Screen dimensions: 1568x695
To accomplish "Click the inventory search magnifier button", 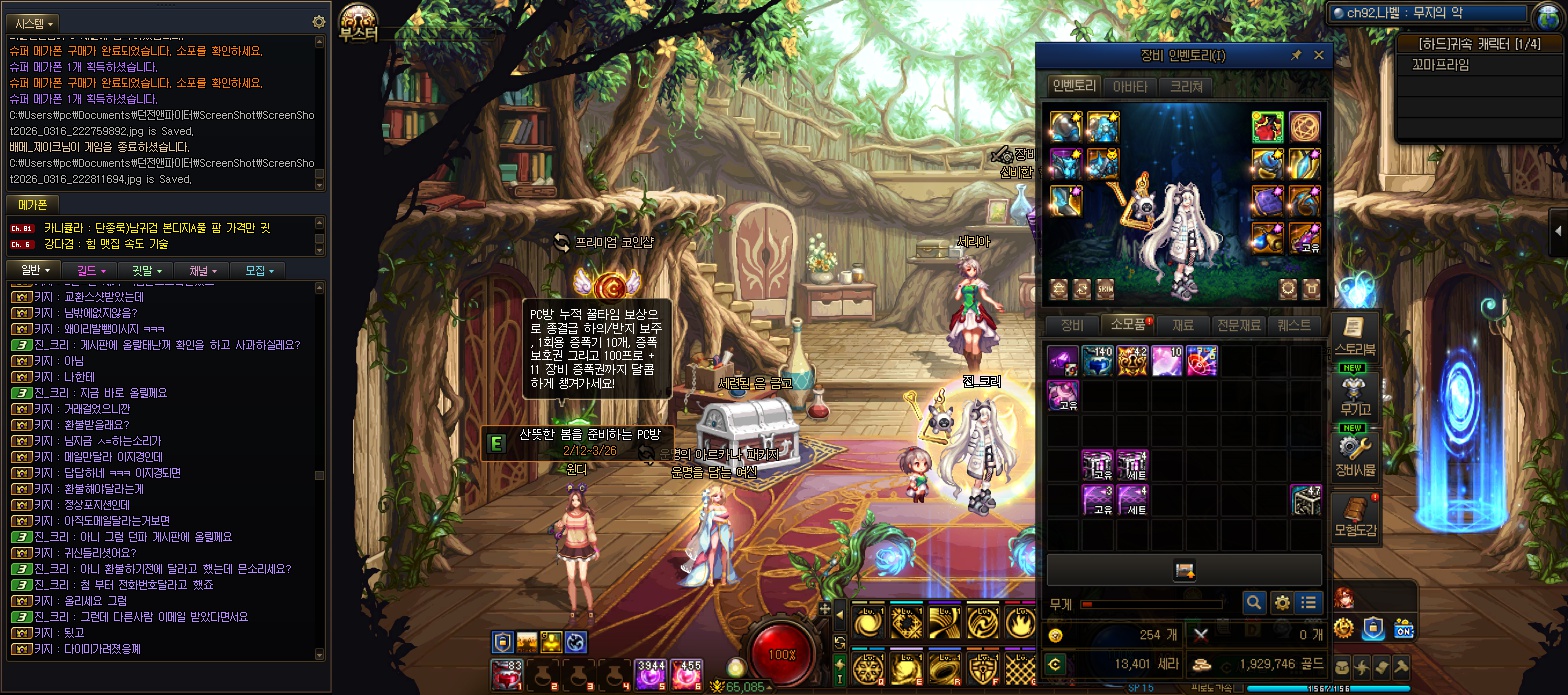I will pos(1254,603).
